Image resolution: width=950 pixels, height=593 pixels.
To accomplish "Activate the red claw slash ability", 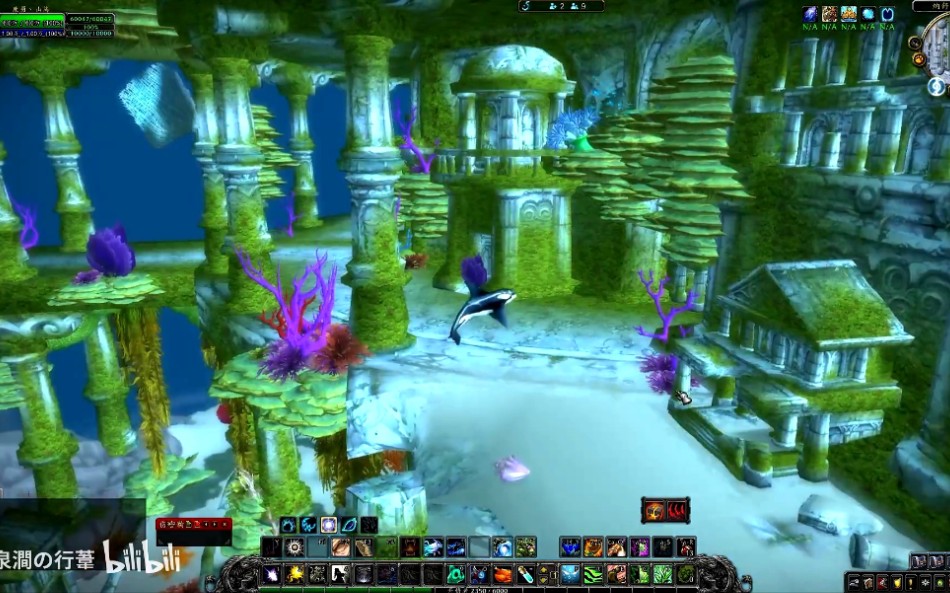I will click(678, 511).
